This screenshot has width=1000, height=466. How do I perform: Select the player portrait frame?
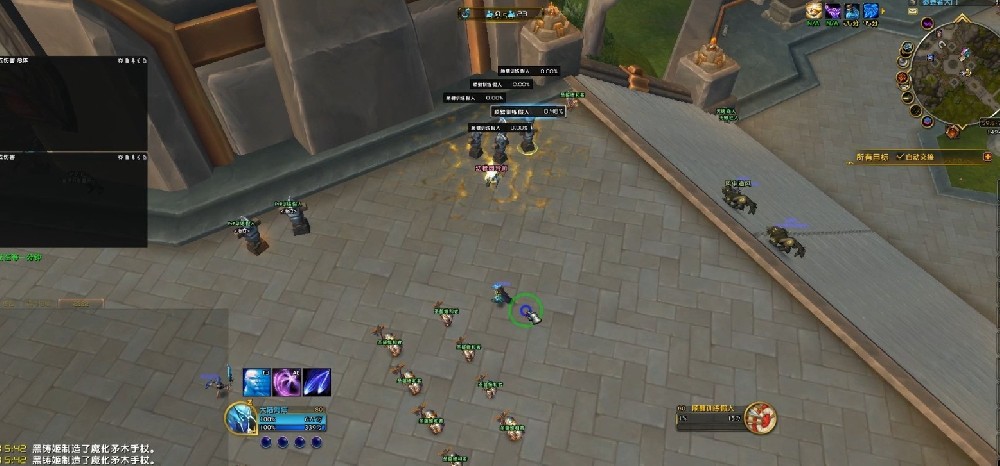click(x=241, y=417)
